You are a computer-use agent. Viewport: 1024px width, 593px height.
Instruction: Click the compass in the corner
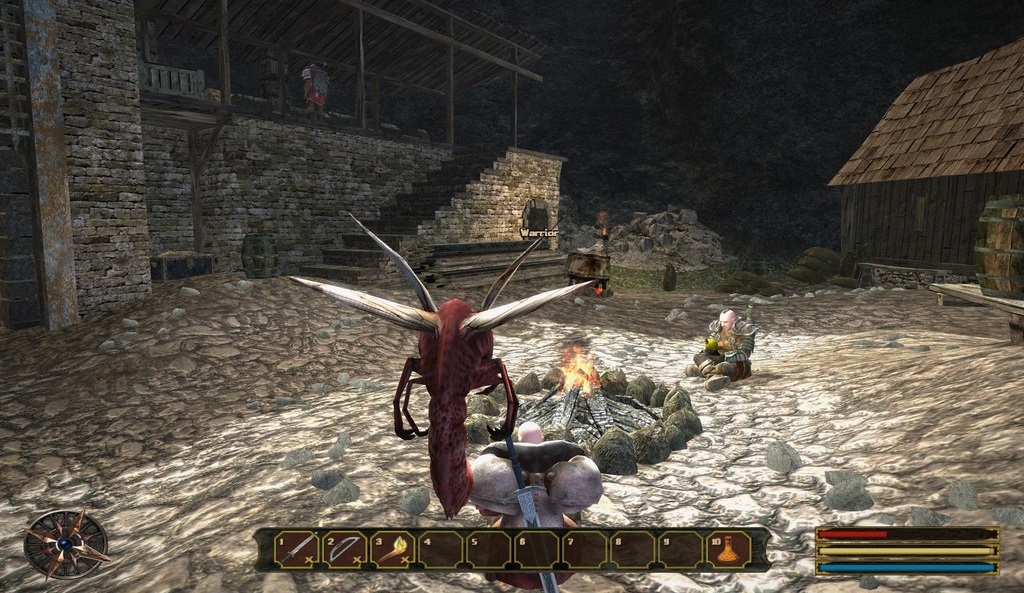click(66, 544)
